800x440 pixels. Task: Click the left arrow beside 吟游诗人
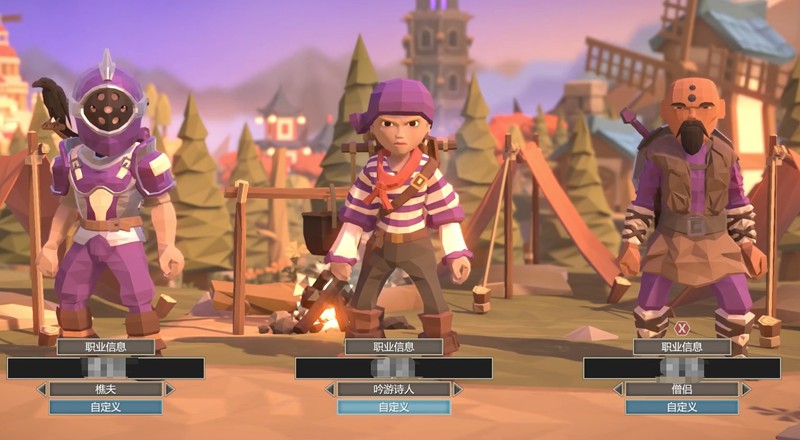pos(330,389)
